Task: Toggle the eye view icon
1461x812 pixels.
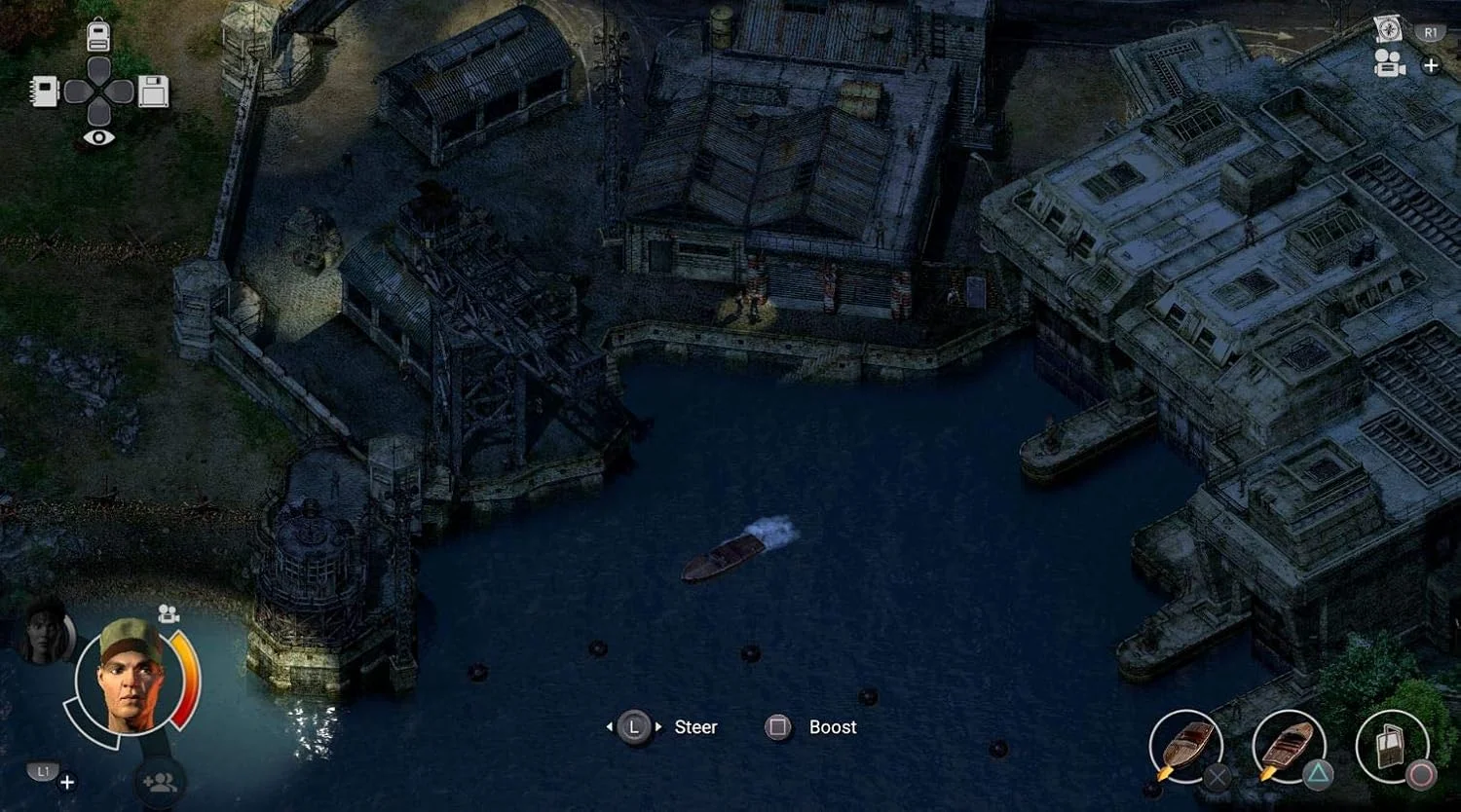Action: point(98,138)
